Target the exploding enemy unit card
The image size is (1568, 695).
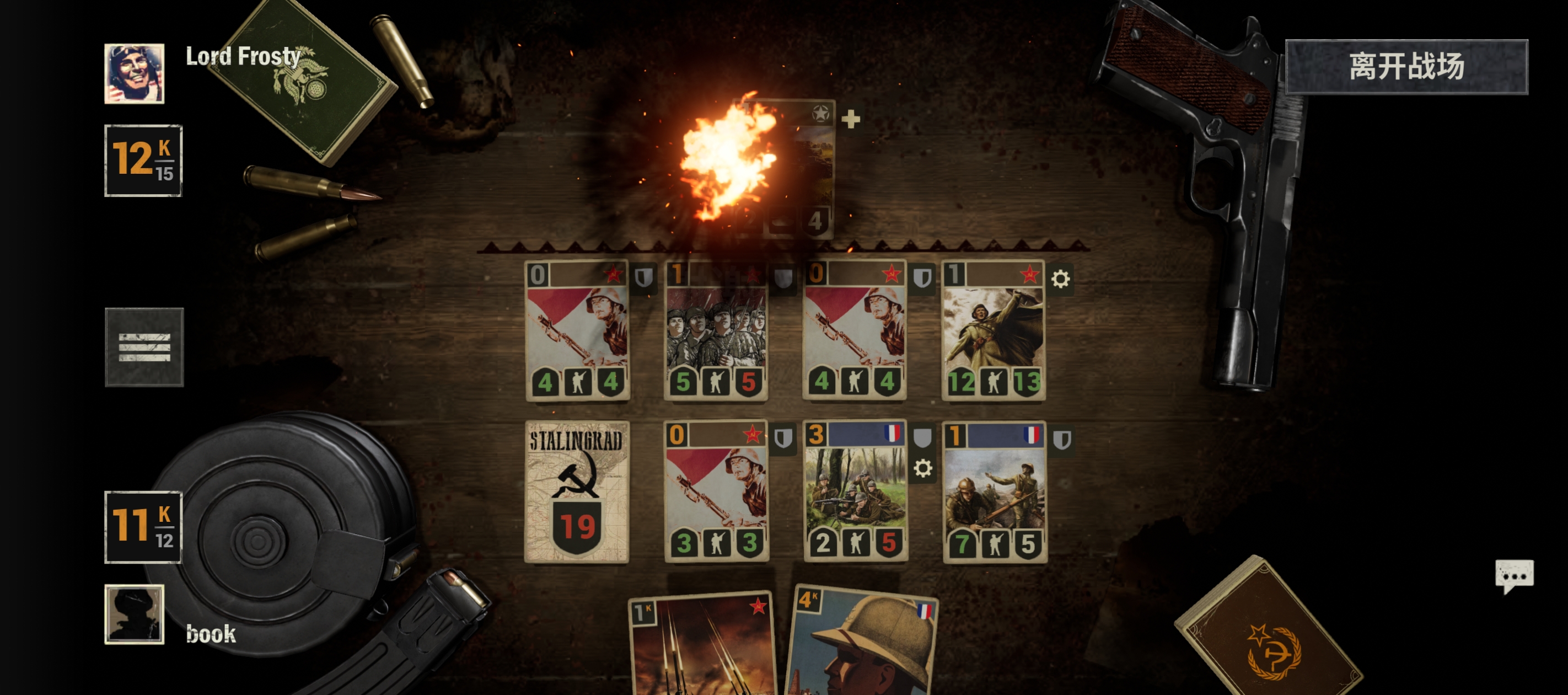tap(783, 169)
